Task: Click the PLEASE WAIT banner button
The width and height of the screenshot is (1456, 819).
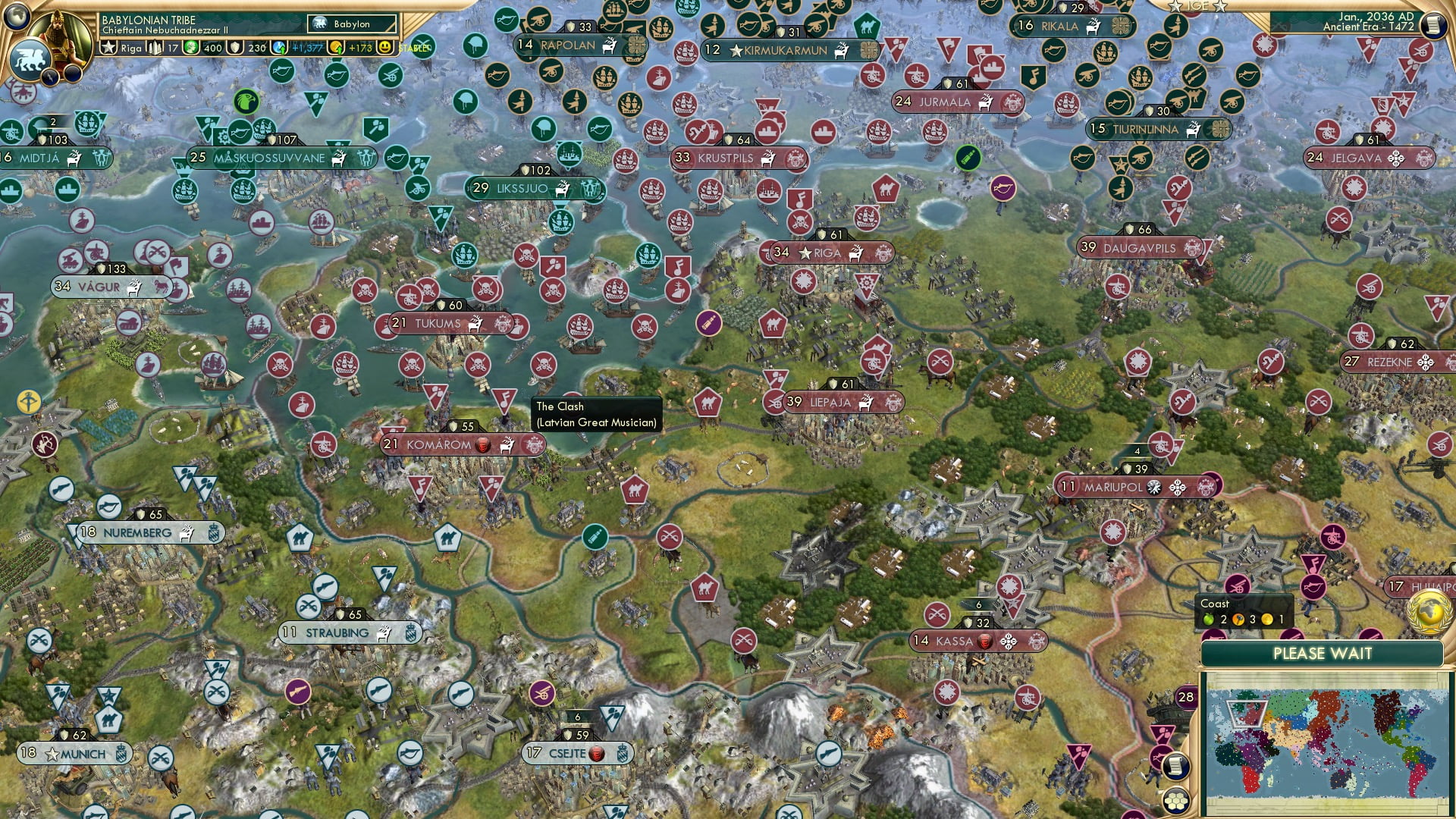Action: click(x=1324, y=654)
